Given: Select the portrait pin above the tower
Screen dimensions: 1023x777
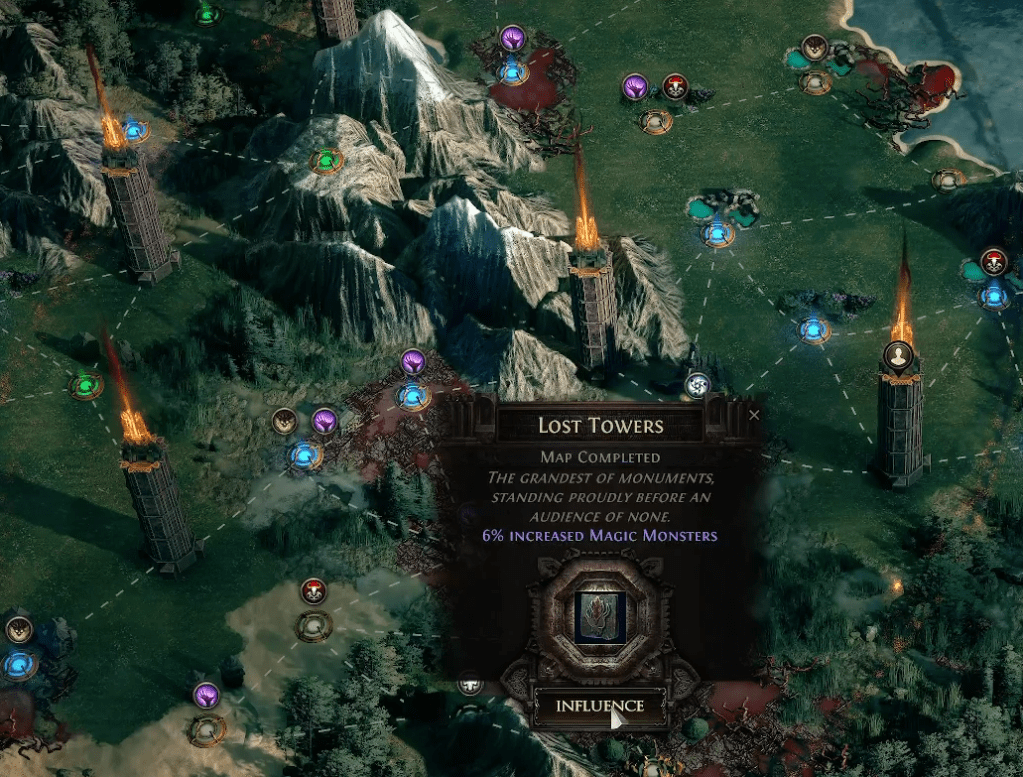Looking at the screenshot, I should (x=899, y=356).
